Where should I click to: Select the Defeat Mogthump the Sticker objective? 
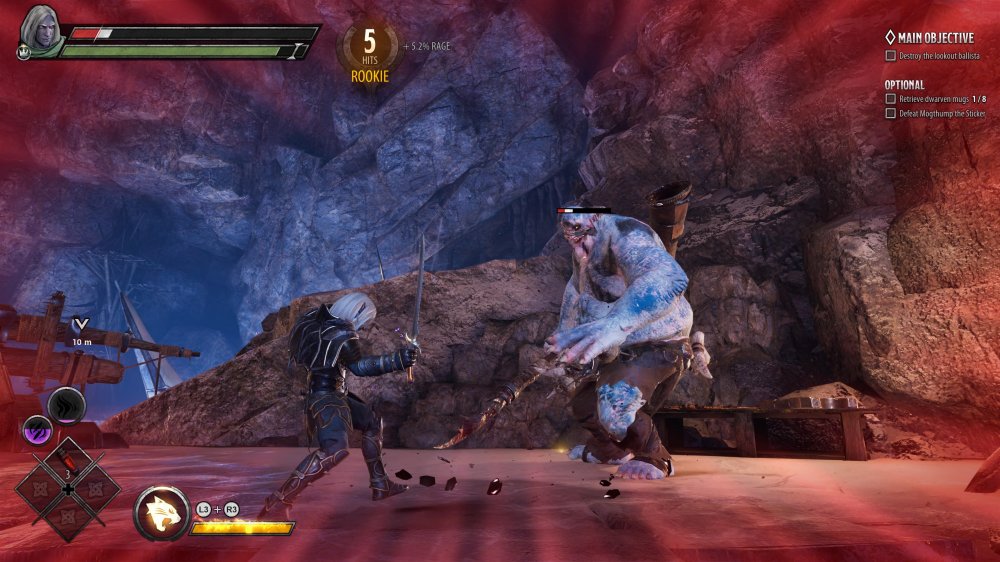point(934,114)
